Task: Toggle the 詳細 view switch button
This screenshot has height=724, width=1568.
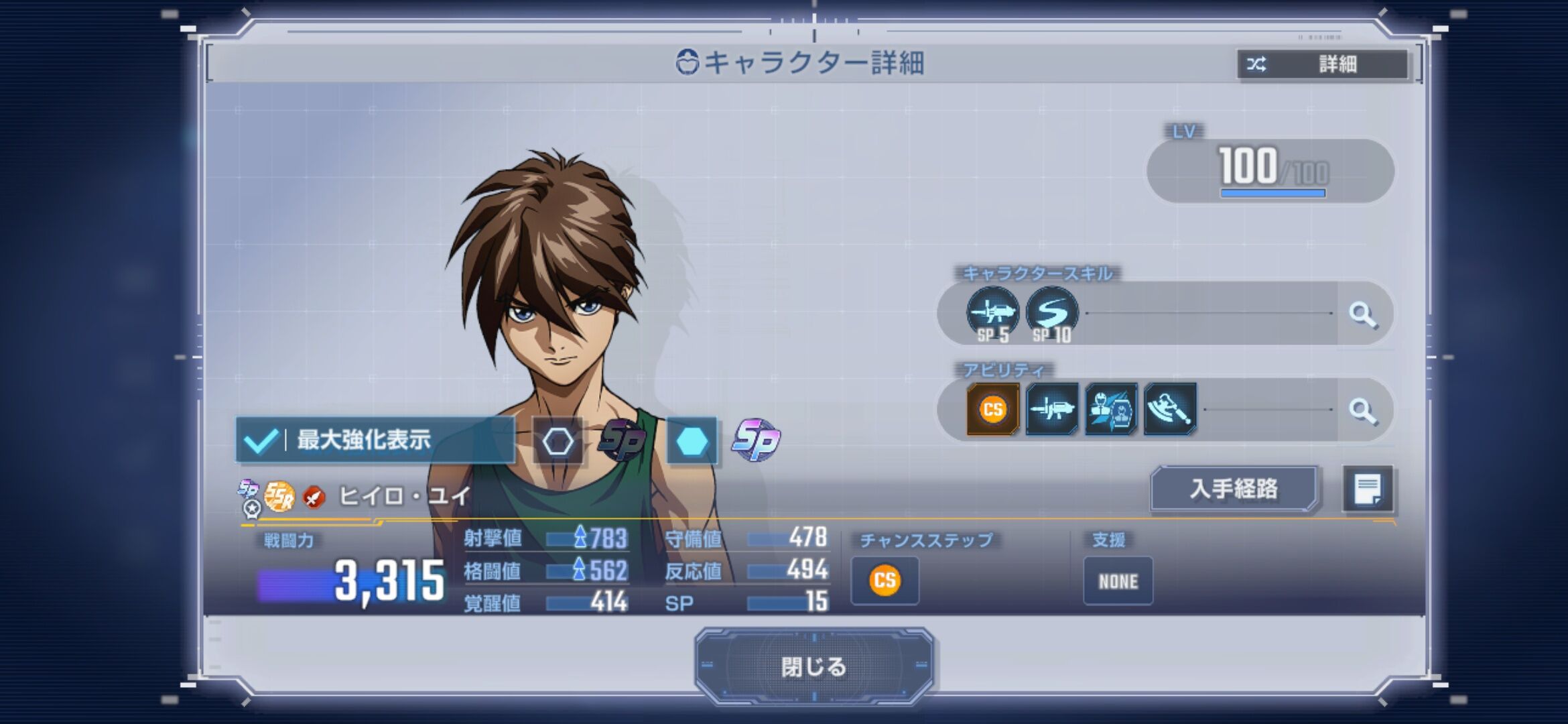Action: pyautogui.click(x=1322, y=64)
